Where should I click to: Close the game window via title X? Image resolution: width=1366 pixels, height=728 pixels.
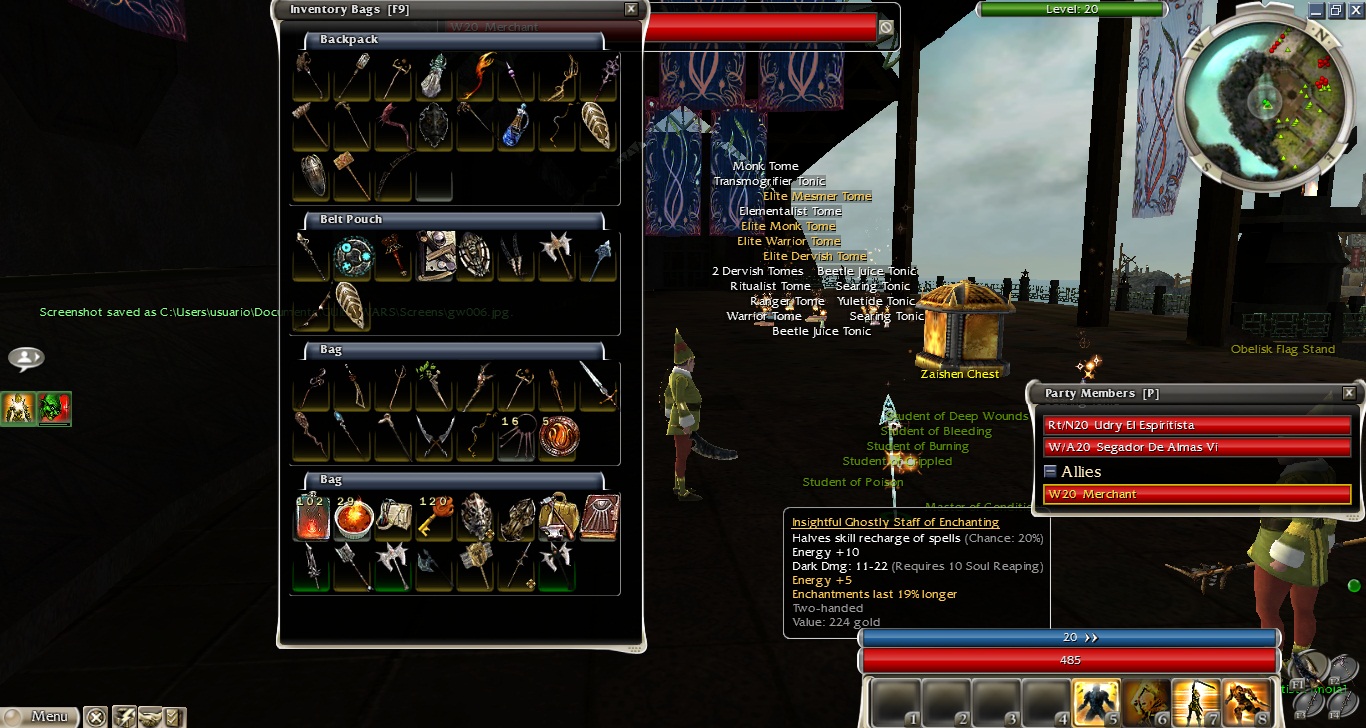[x=1355, y=10]
